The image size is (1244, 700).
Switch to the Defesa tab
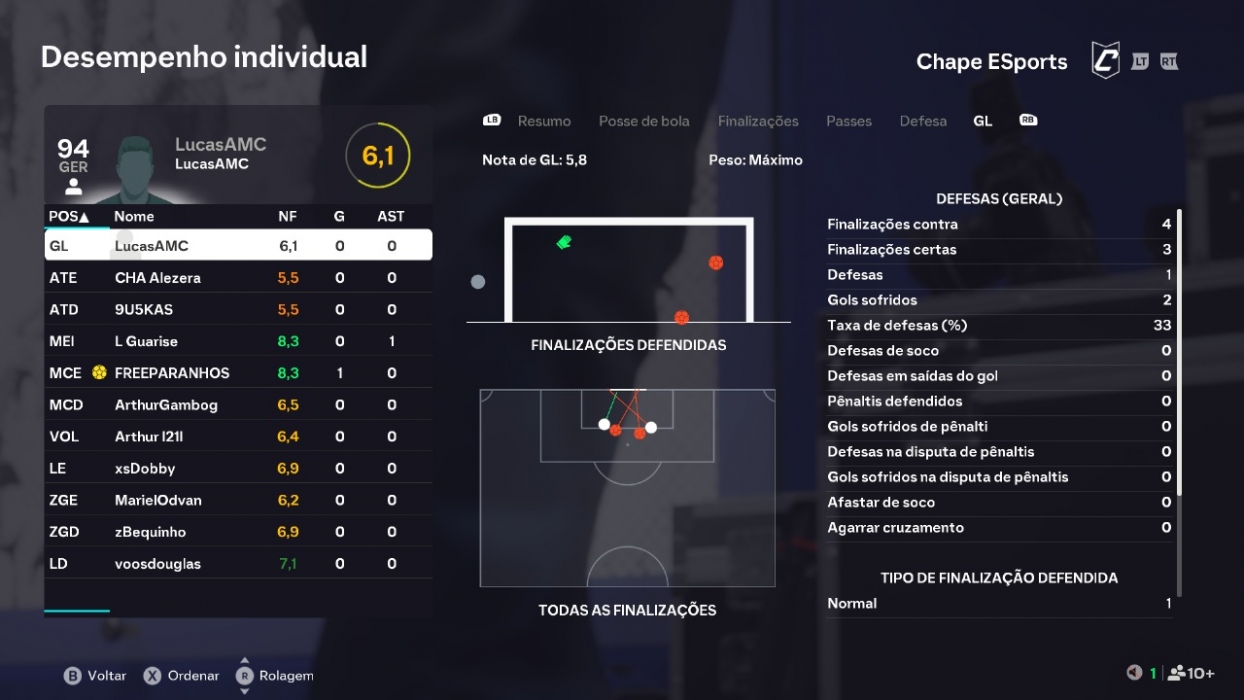923,121
